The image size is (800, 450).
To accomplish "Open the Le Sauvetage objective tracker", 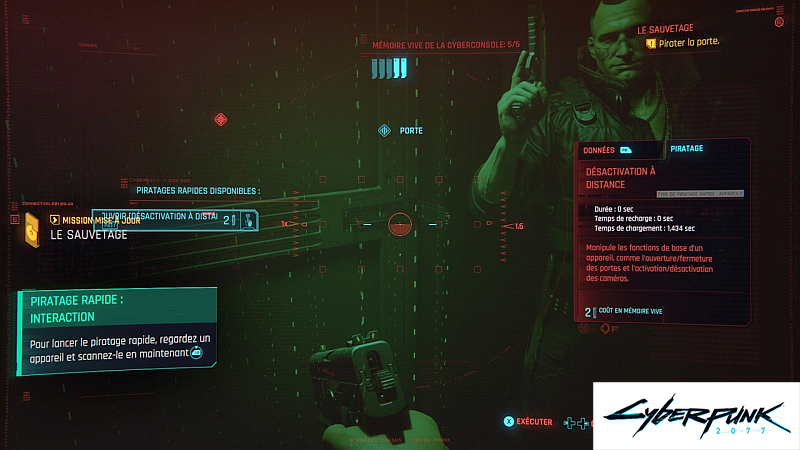I will click(x=689, y=36).
